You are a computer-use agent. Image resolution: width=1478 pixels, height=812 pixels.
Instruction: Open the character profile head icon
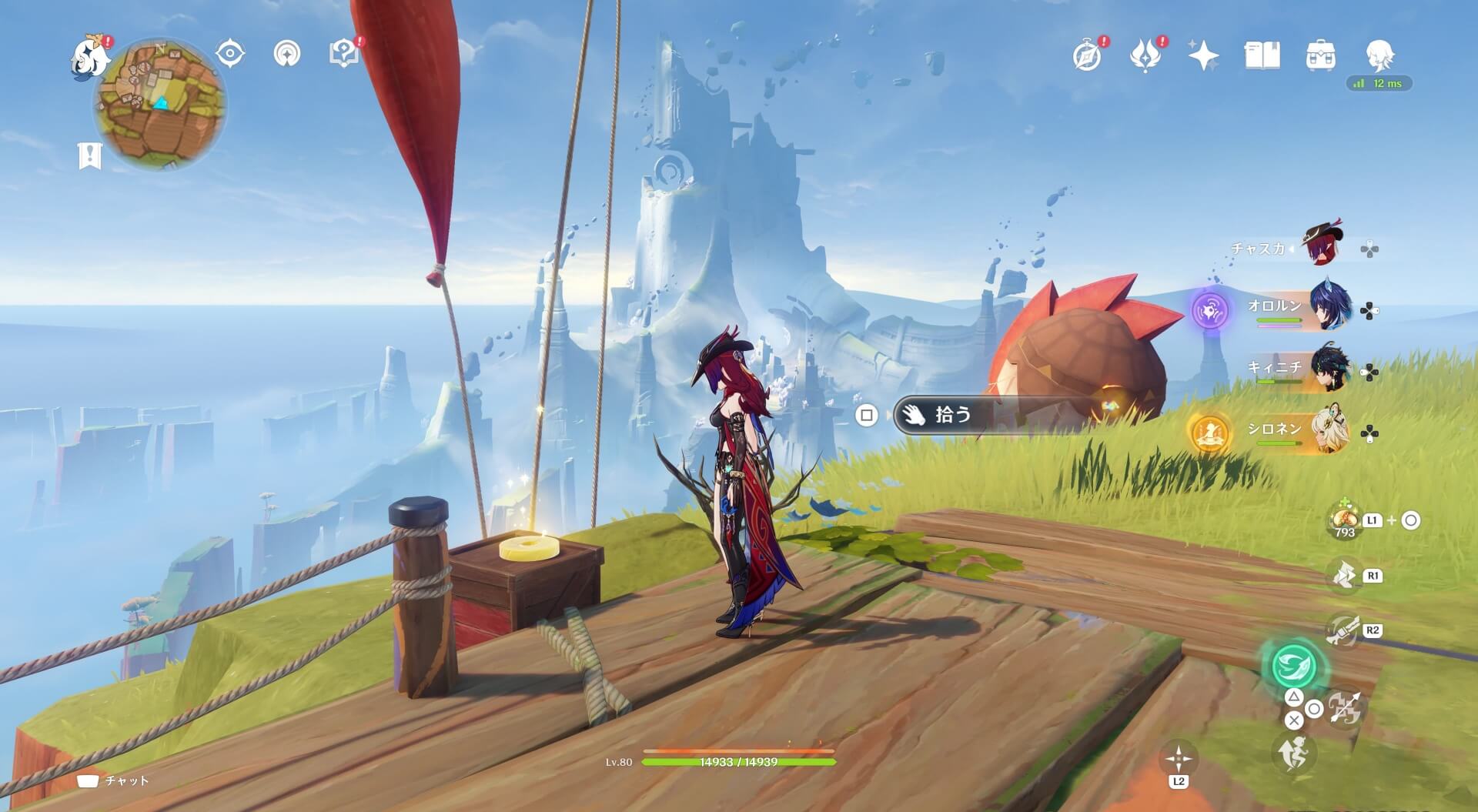(x=1379, y=55)
